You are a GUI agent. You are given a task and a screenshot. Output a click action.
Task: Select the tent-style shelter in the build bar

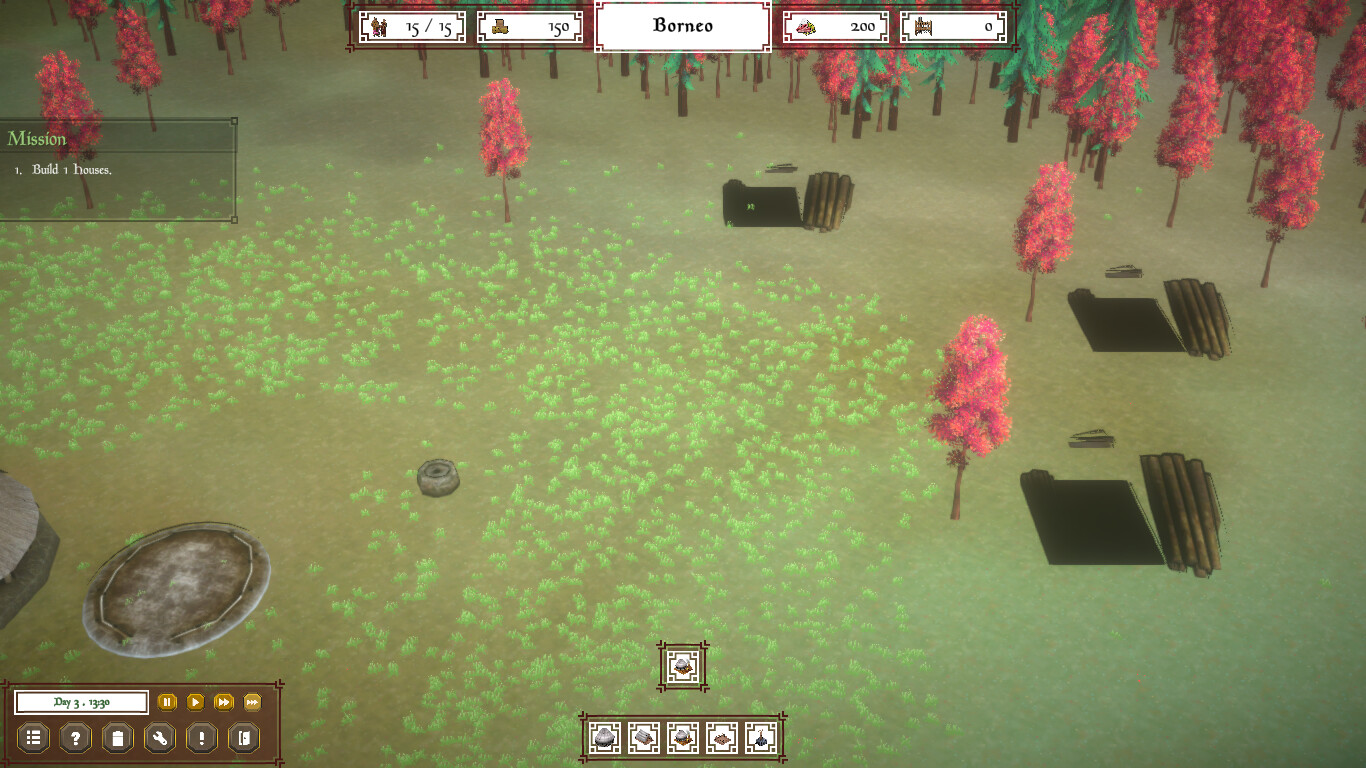coord(643,737)
